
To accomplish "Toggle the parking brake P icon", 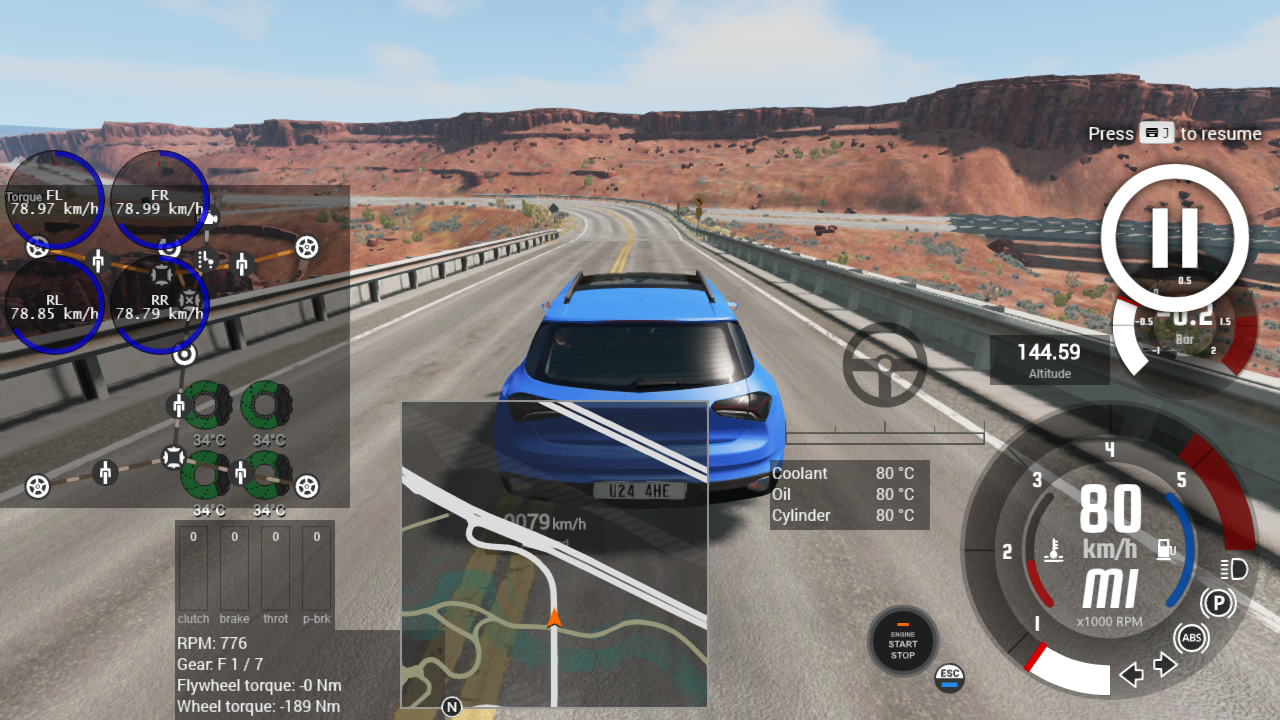I will pyautogui.click(x=1217, y=603).
